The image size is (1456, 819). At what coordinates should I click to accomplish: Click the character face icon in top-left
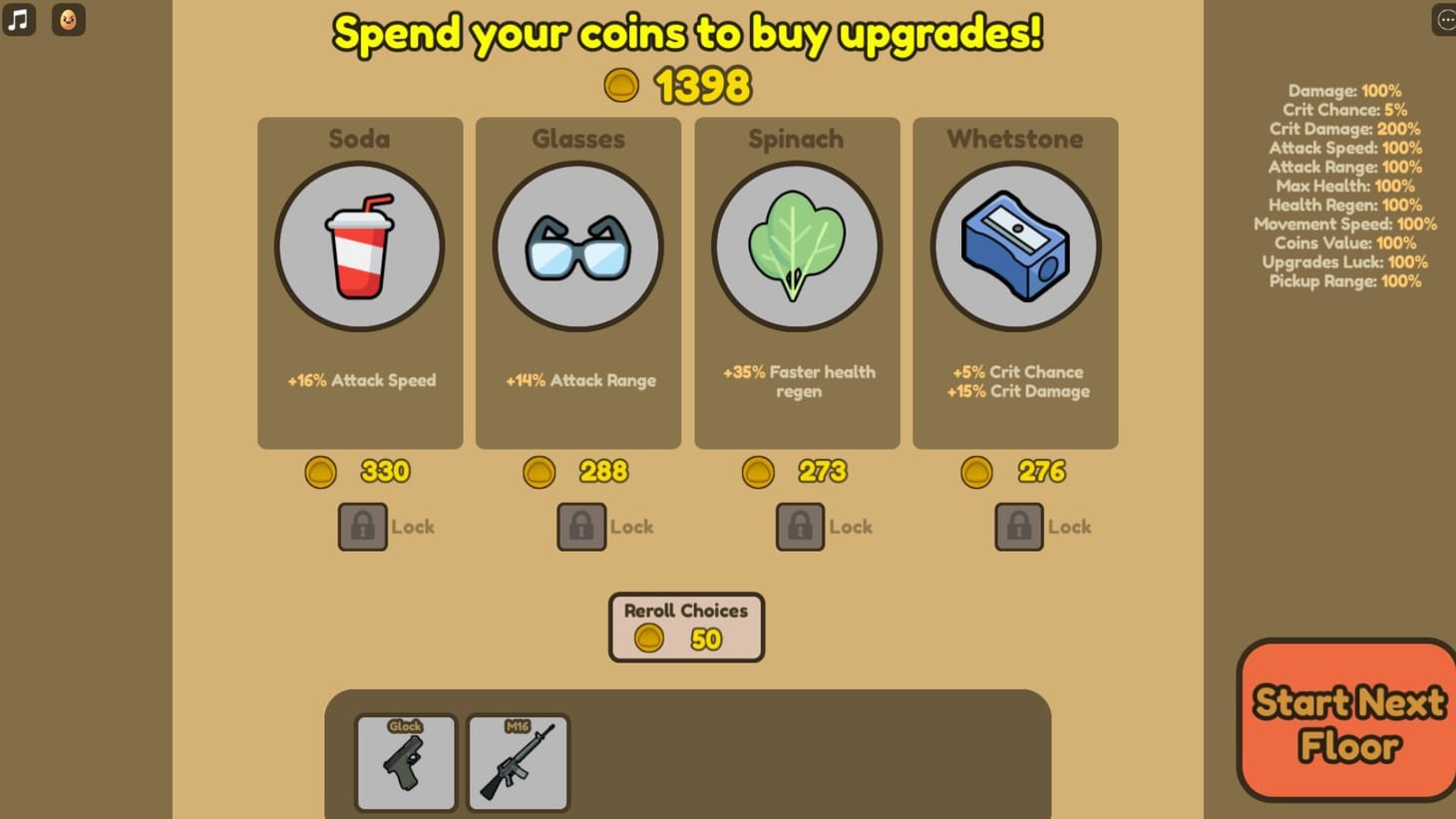click(67, 19)
